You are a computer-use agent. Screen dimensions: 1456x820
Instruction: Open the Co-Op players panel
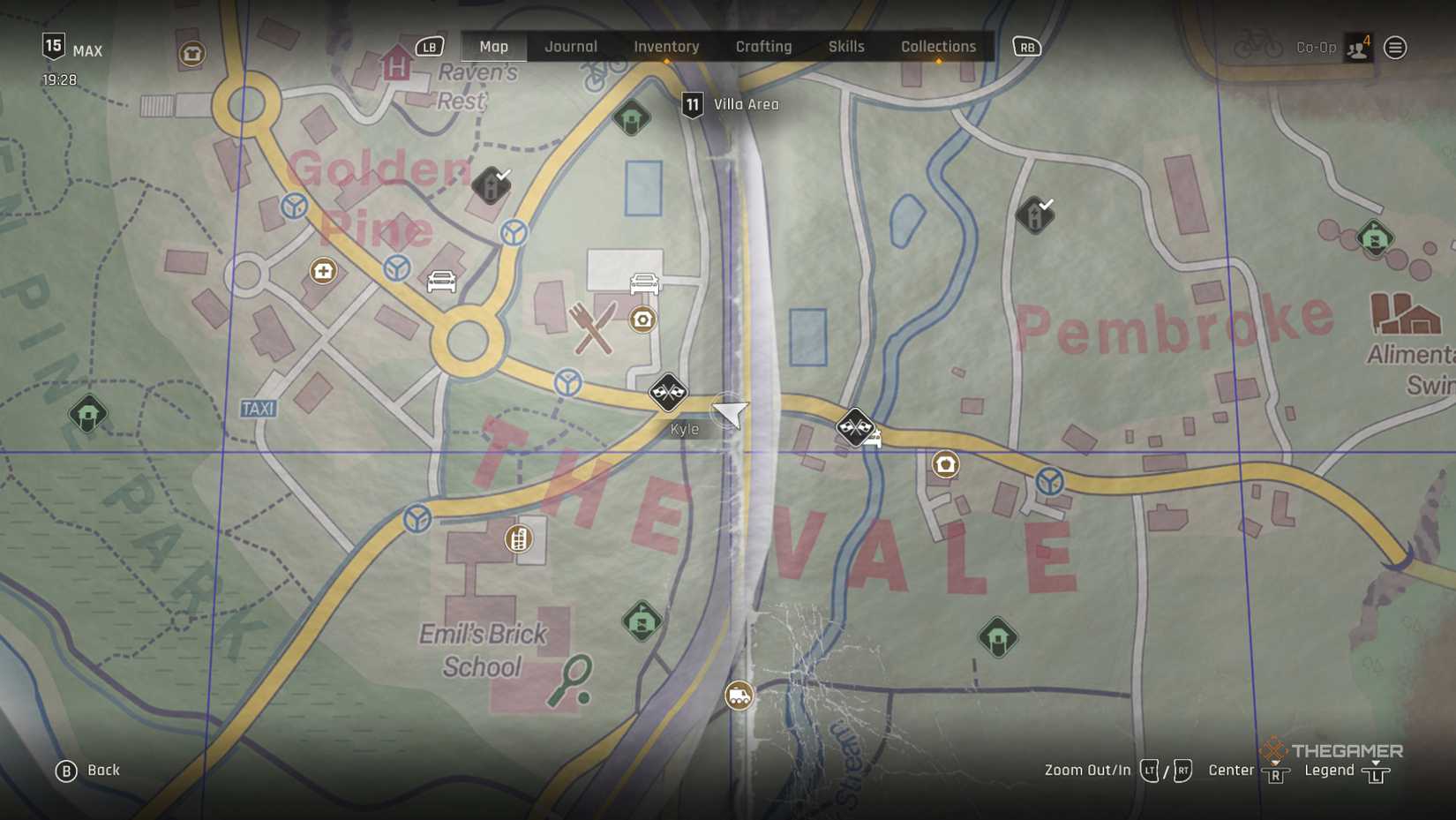1358,48
